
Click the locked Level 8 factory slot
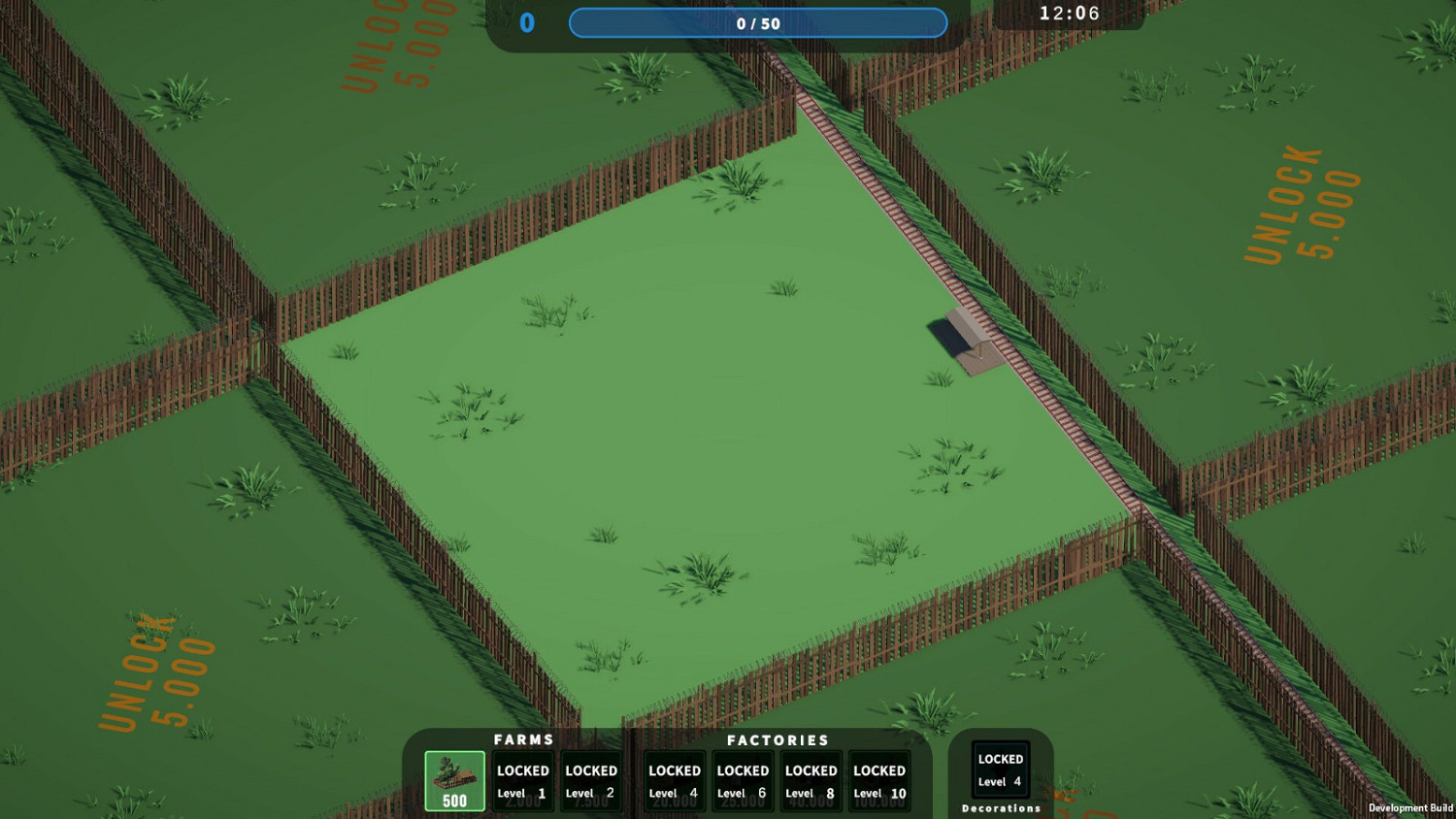pyautogui.click(x=811, y=779)
